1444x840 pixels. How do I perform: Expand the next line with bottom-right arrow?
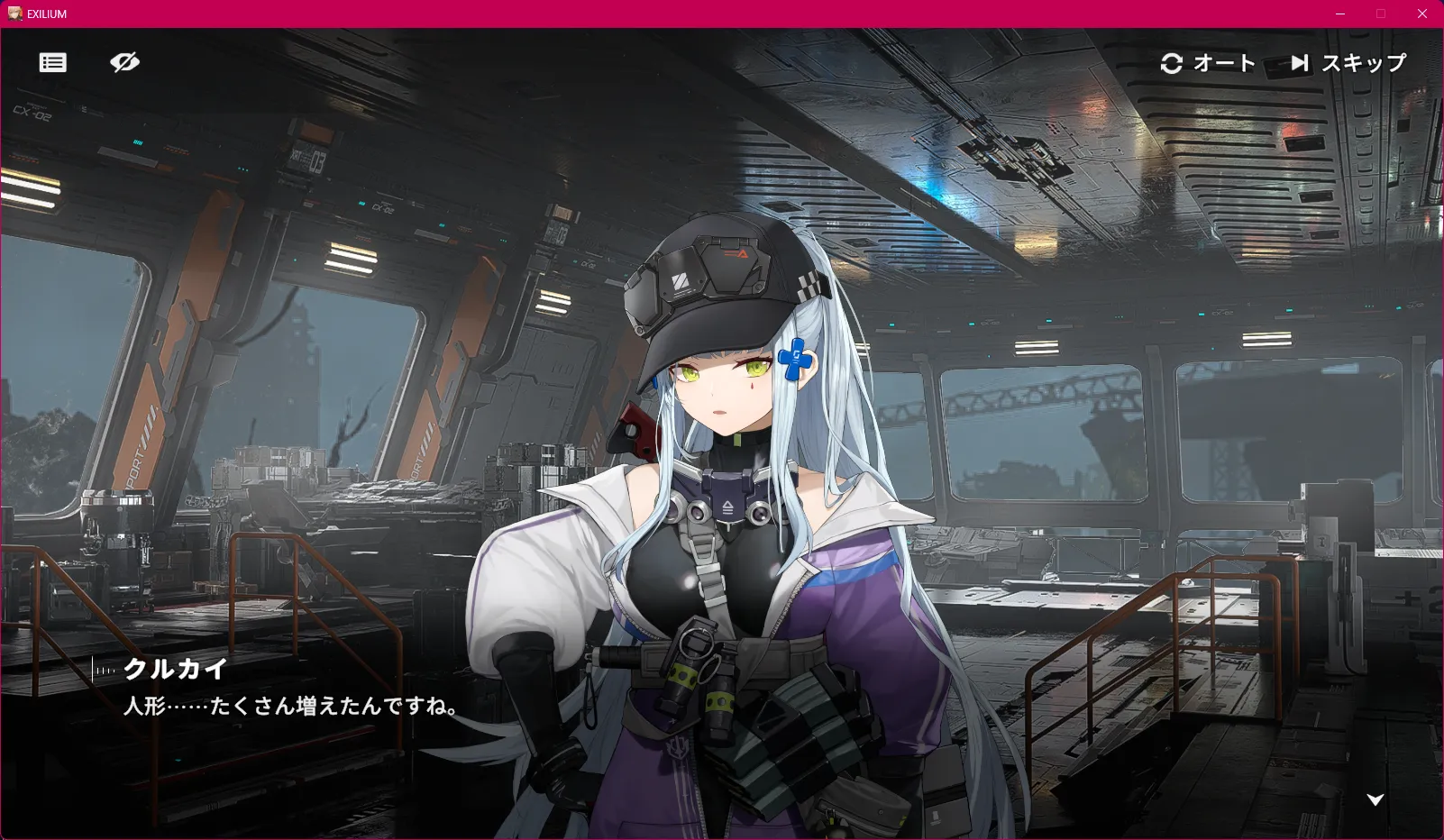pos(1375,799)
